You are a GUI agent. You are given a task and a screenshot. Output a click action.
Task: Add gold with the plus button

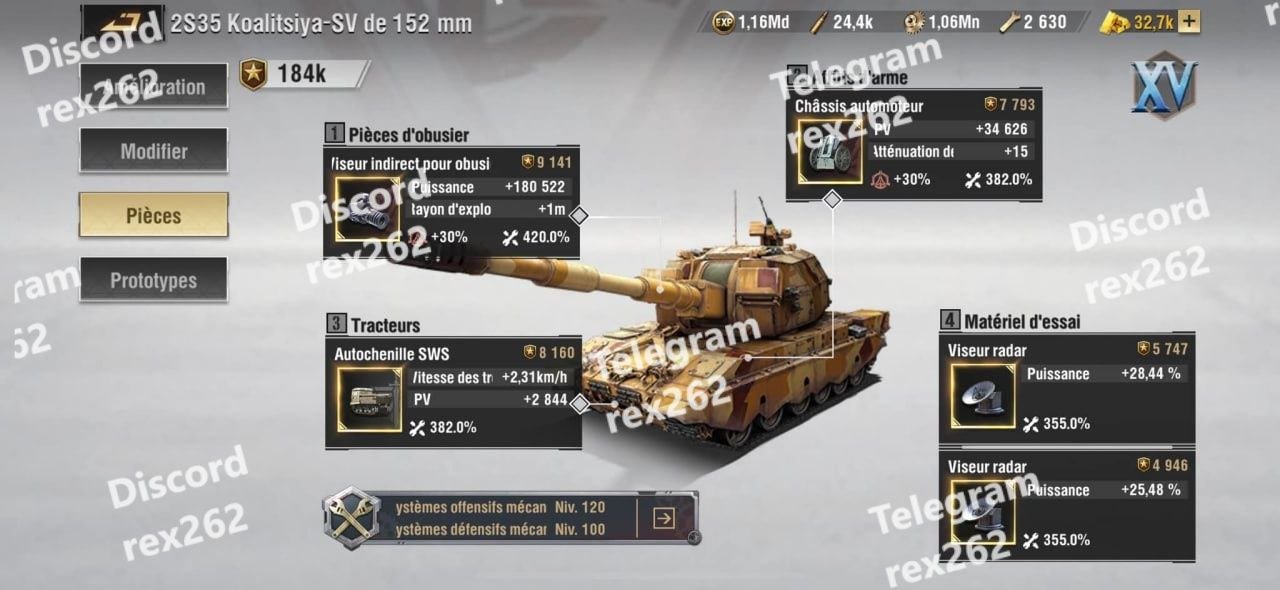tap(1189, 22)
